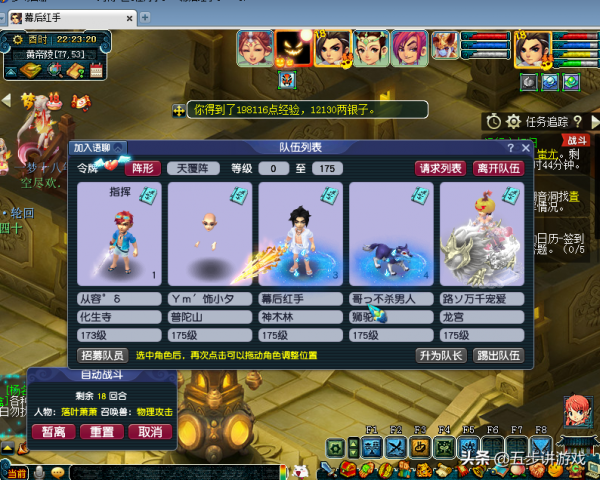Cancel auto-battle with 取消 button
This screenshot has width=600, height=480.
pos(149,432)
